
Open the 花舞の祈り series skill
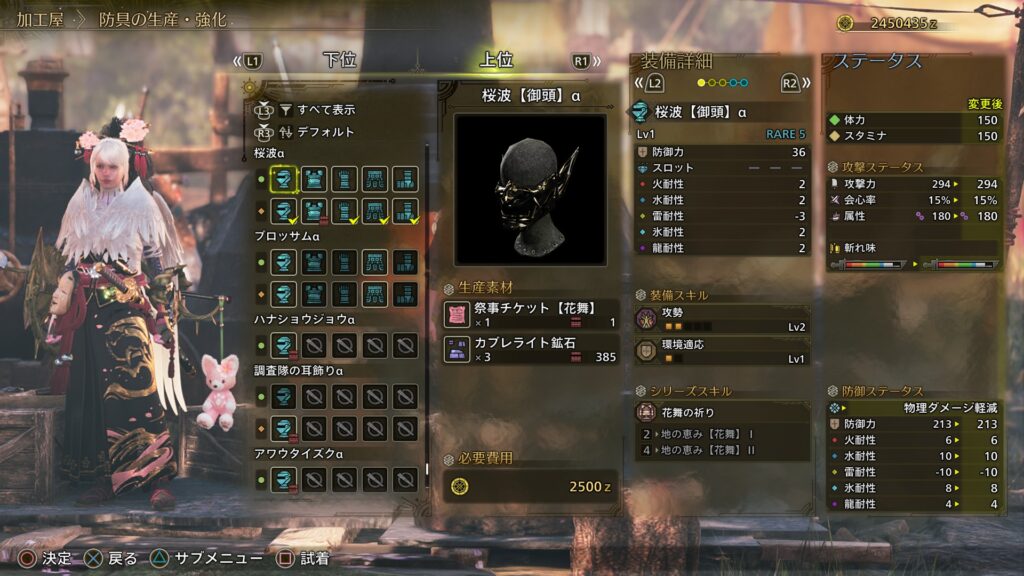click(721, 411)
